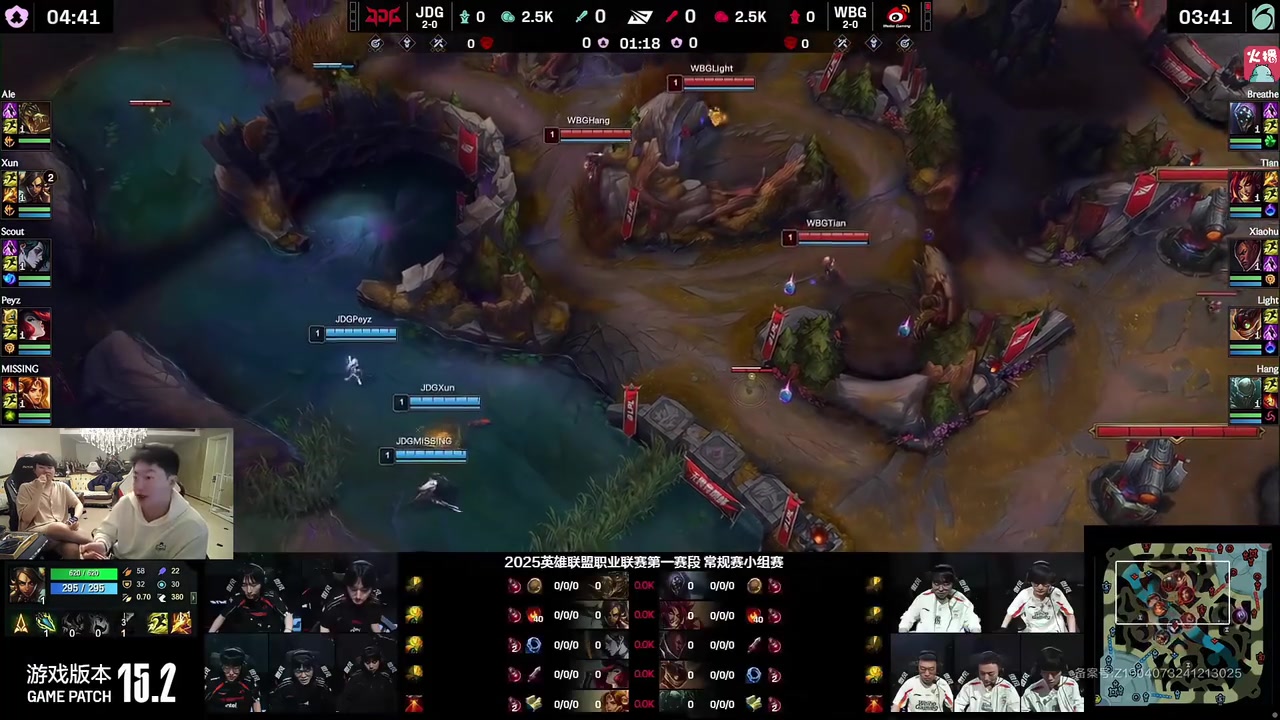Viewport: 1280px width, 720px height.
Task: Select Light's champion portrait
Action: pos(1244,325)
